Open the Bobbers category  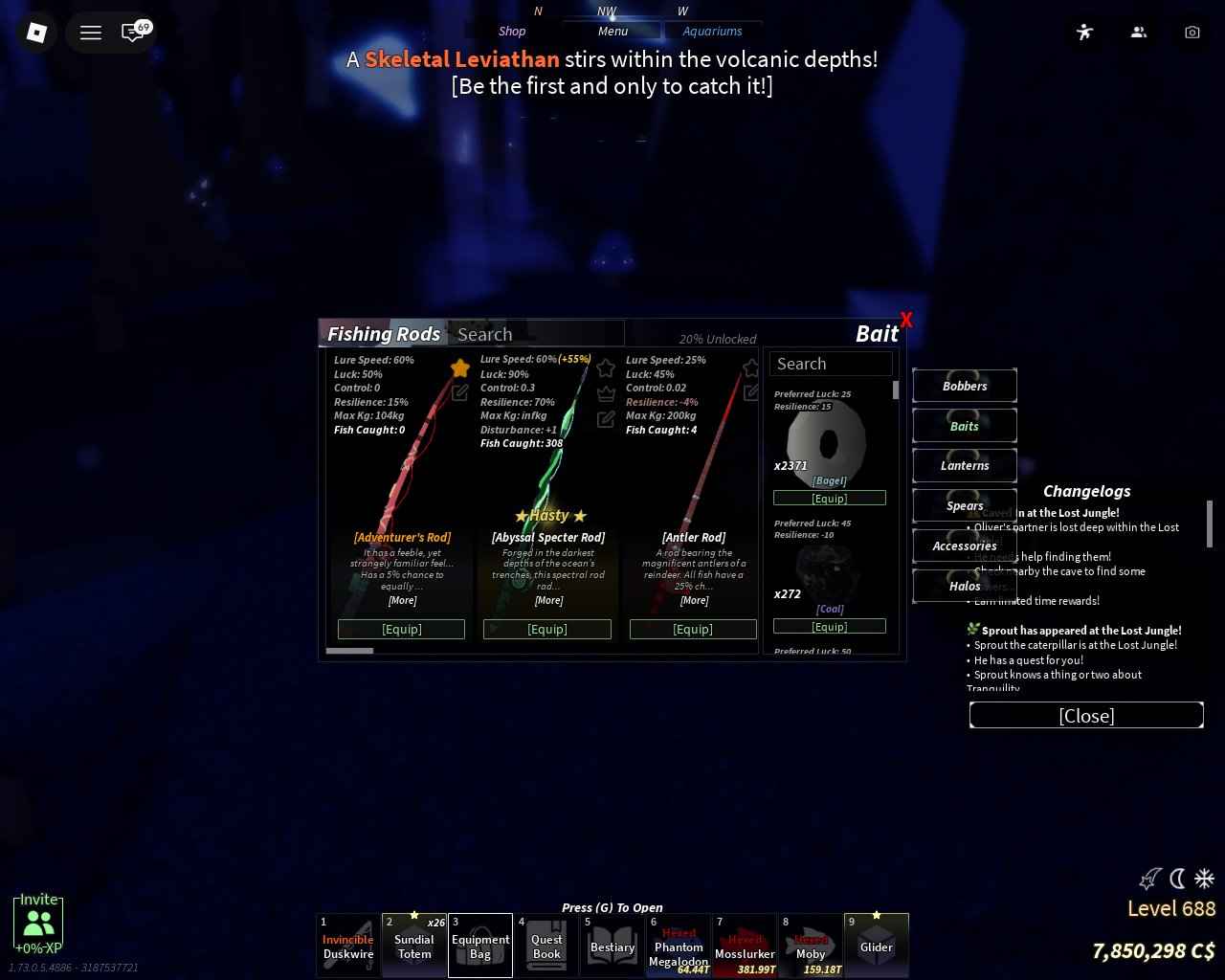tap(965, 386)
